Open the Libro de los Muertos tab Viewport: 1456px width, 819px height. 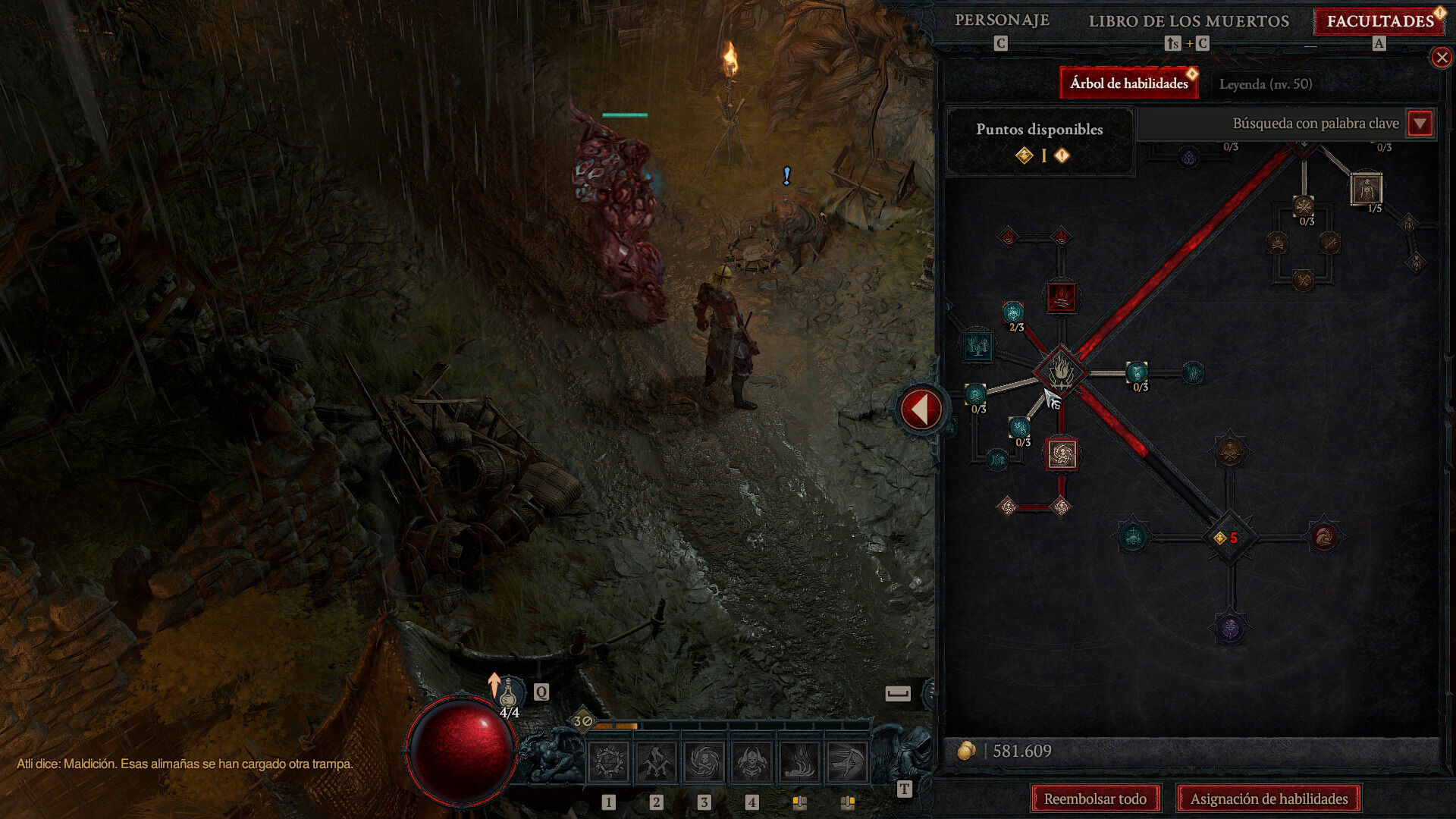(1188, 21)
